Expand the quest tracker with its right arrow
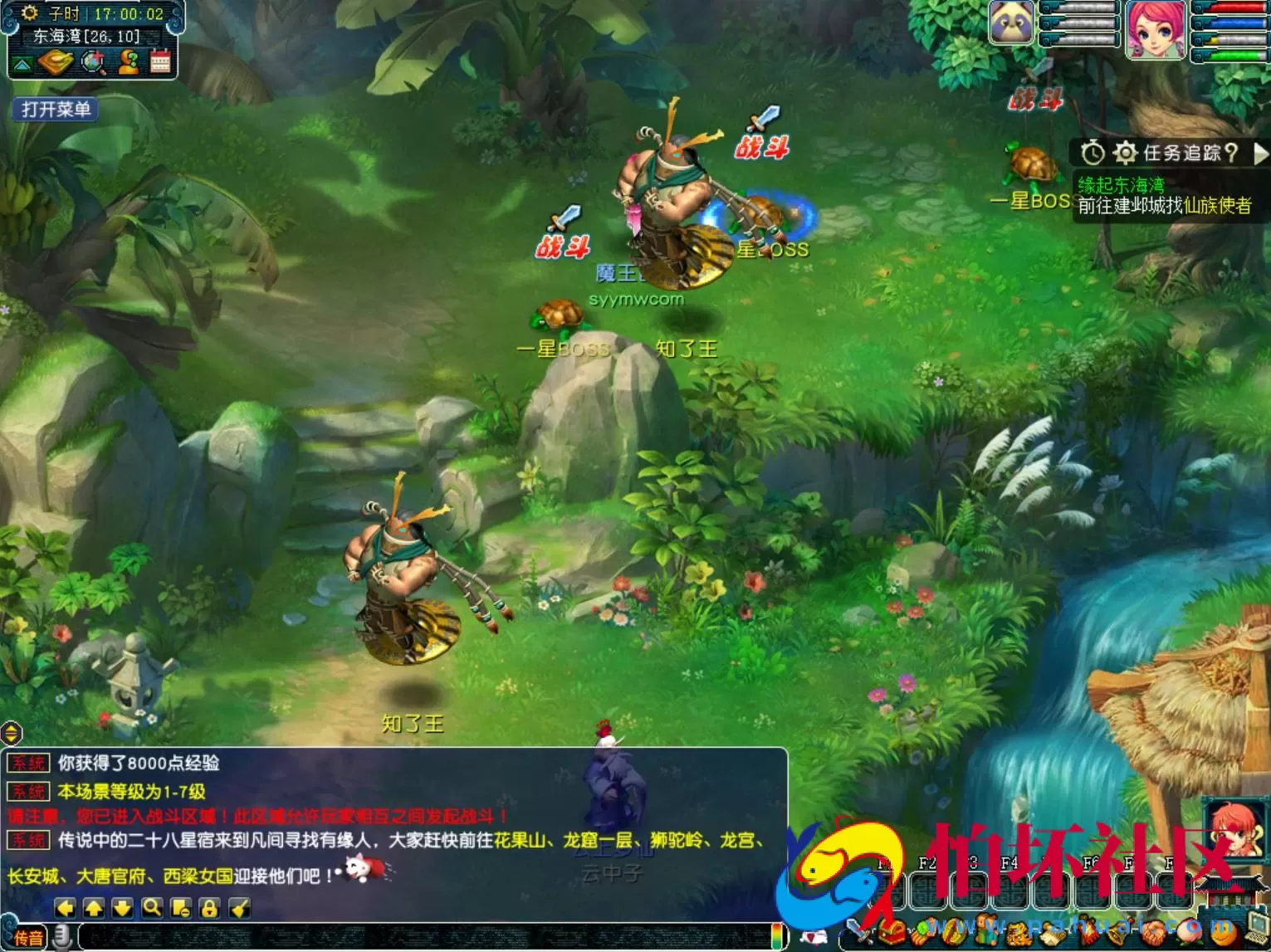Image resolution: width=1271 pixels, height=952 pixels. tap(1260, 154)
